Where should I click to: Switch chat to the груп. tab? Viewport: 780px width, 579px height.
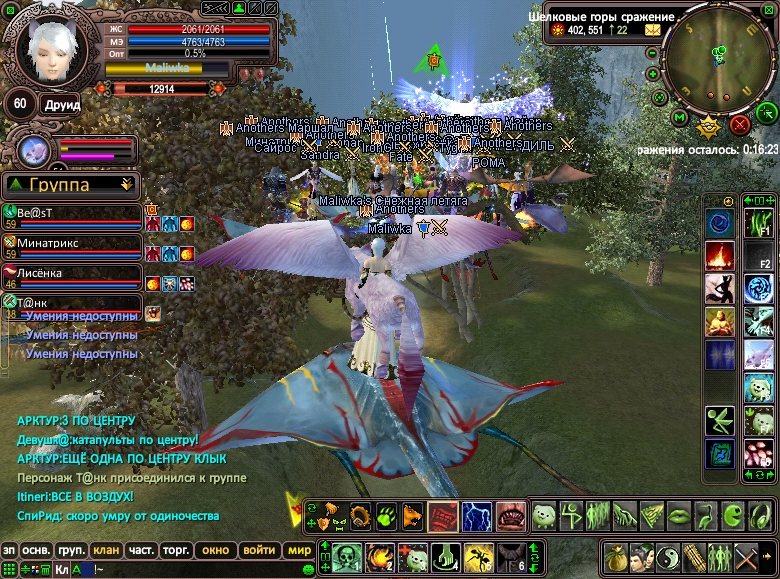tap(71, 550)
